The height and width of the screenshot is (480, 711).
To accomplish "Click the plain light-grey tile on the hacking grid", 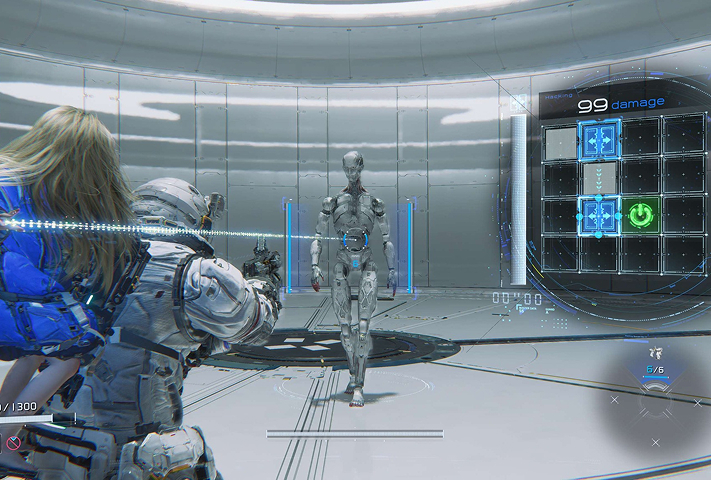I will point(560,139).
